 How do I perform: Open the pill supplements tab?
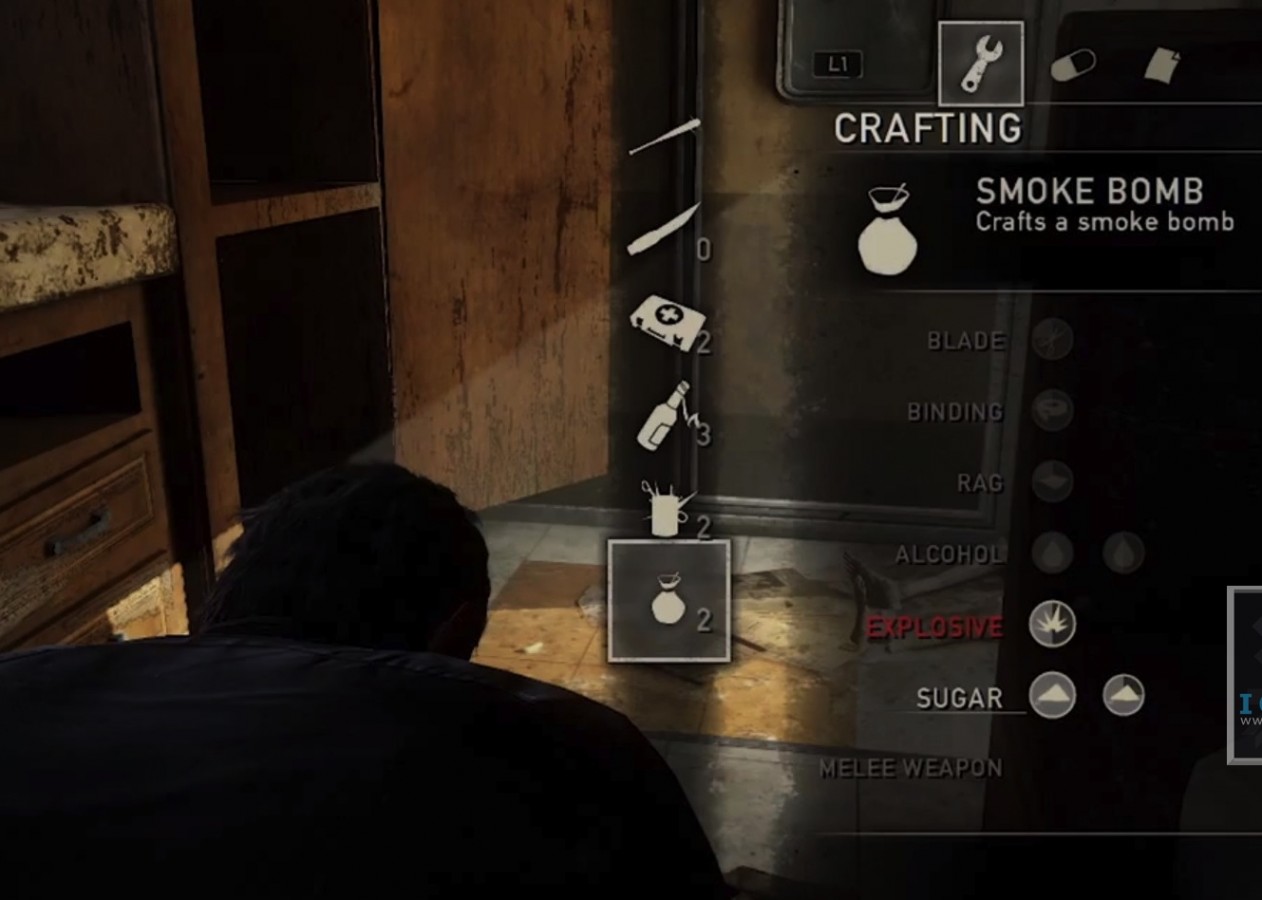coord(1072,65)
